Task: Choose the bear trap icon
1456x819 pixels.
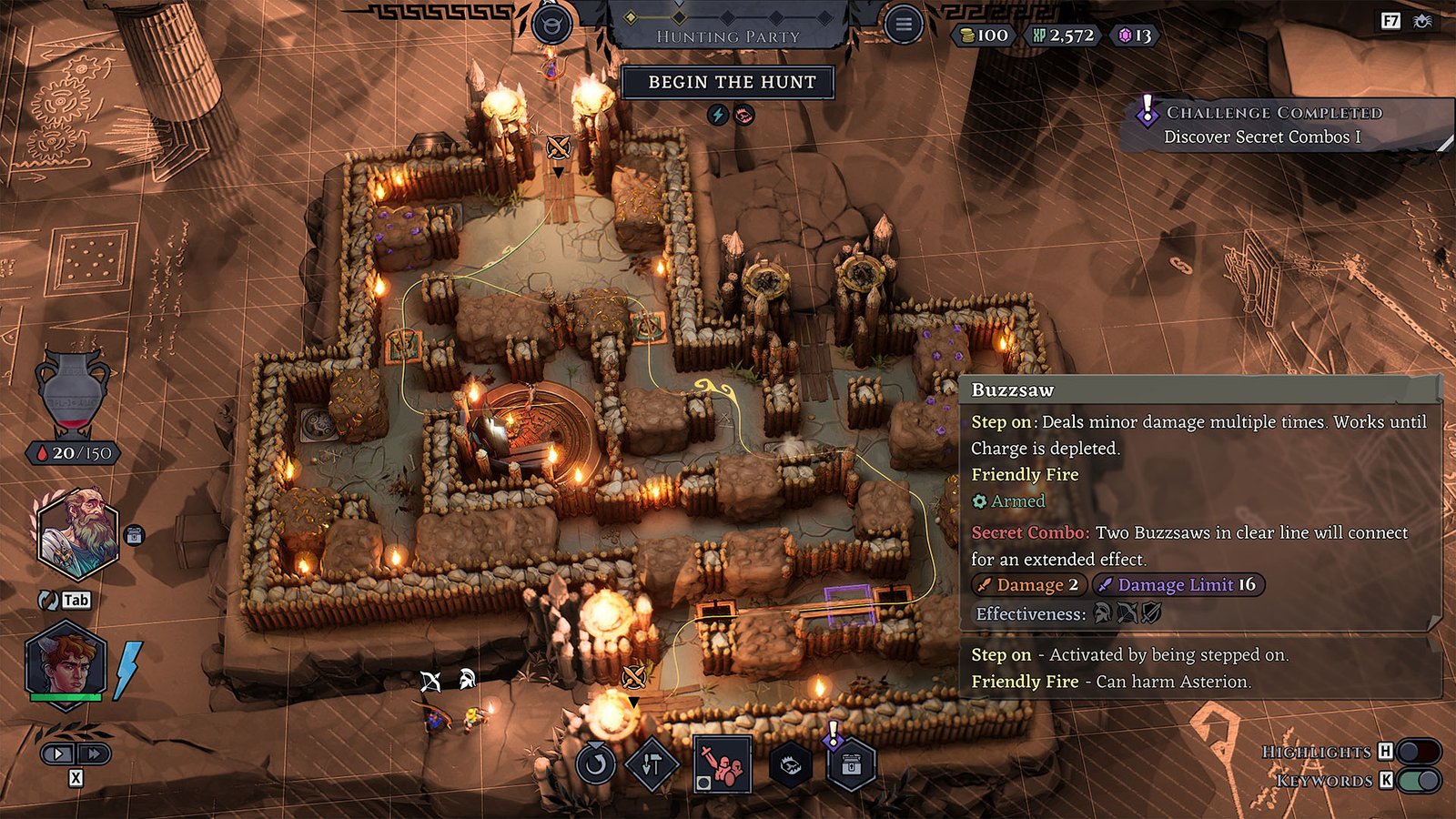Action: pos(791,766)
